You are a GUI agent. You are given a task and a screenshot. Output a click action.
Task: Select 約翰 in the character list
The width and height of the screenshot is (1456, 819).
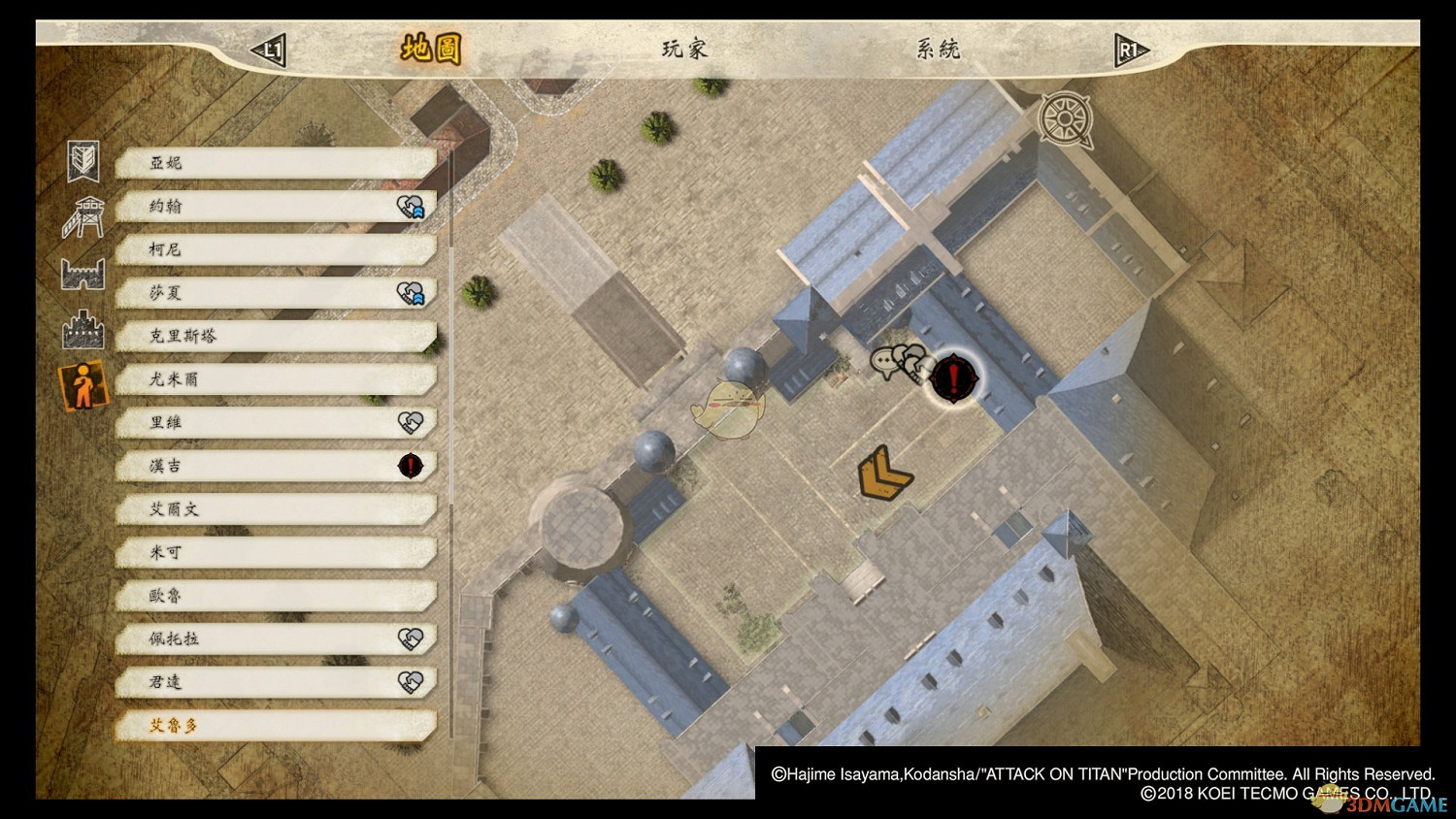pos(276,207)
